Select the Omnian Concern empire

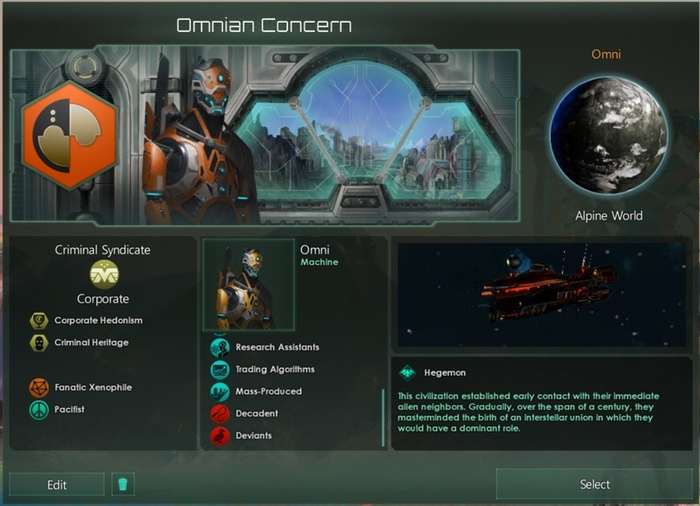pyautogui.click(x=594, y=484)
